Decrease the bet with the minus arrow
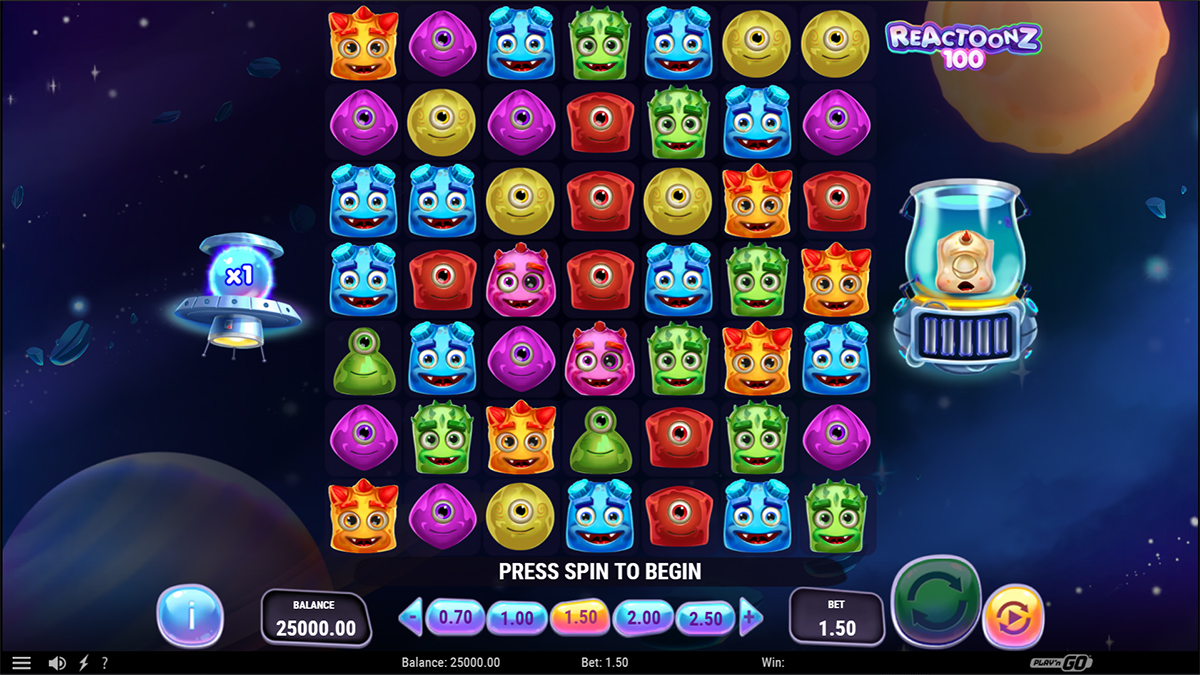 (x=411, y=618)
